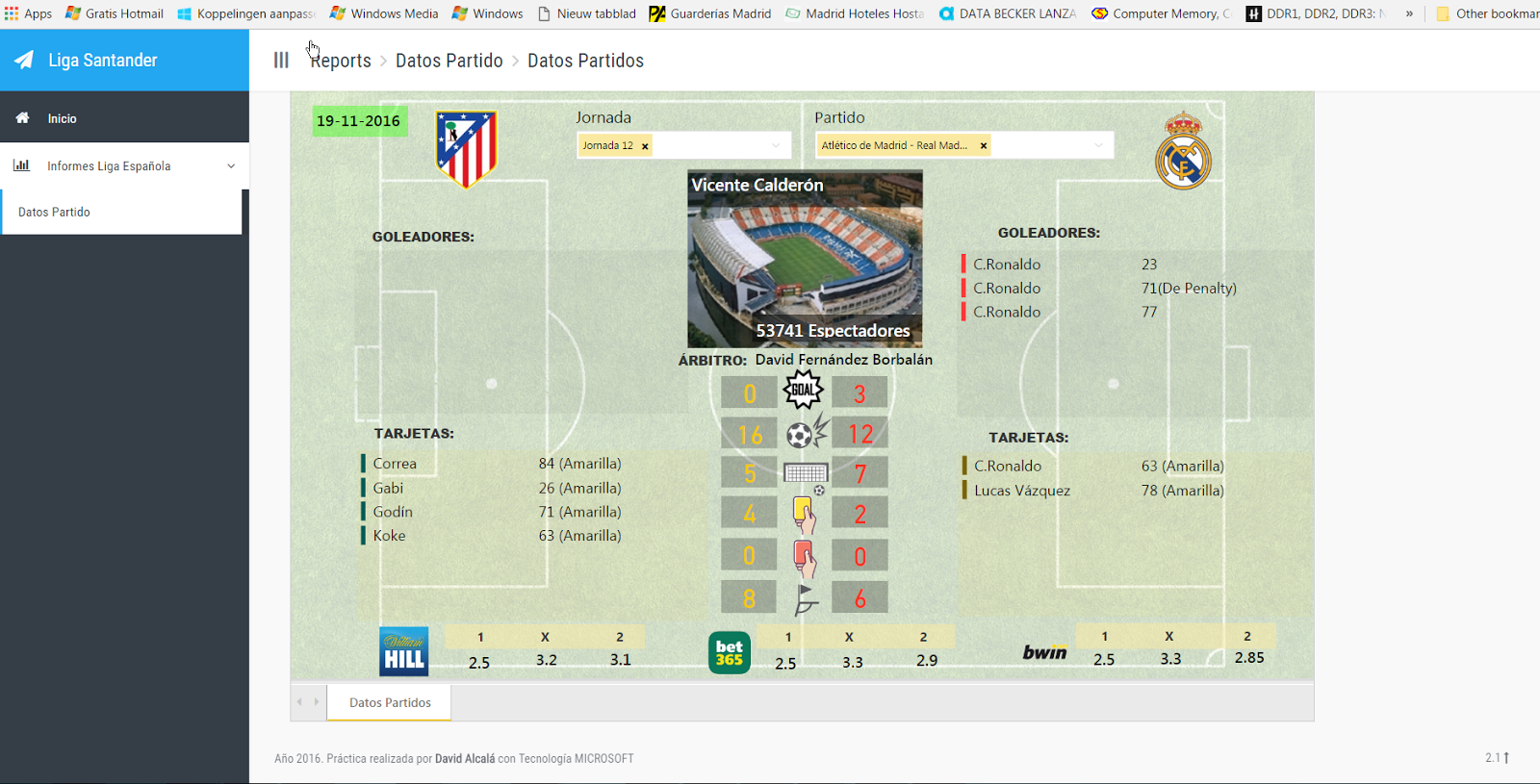Viewport: 1540px width, 784px height.
Task: Click the Vicente Calderón stadium photo
Action: pos(805,258)
